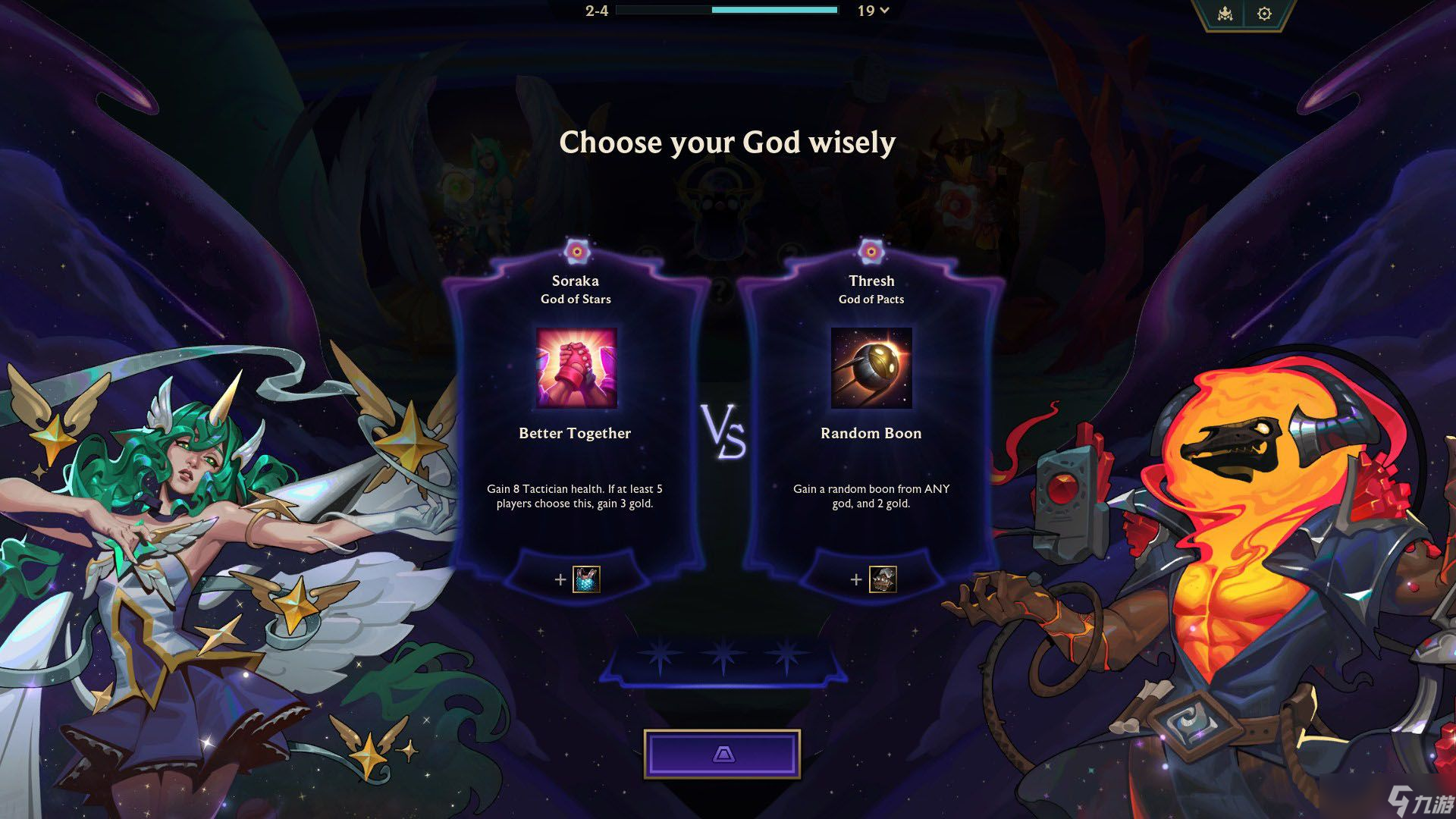Click the purple hide-panel button below the cards
1456x819 pixels.
(722, 754)
